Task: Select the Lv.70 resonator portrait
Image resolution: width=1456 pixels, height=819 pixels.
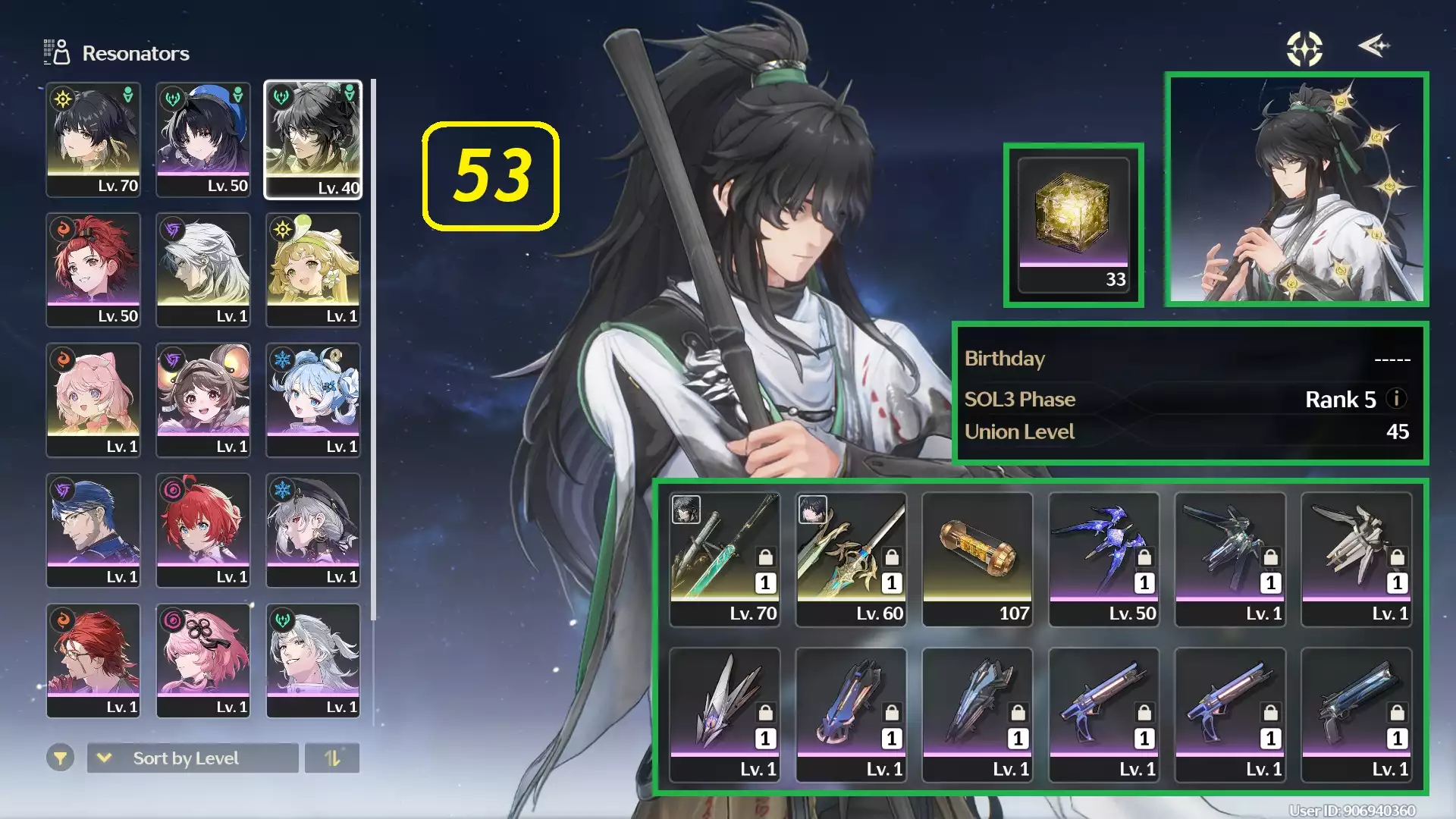Action: pos(93,140)
